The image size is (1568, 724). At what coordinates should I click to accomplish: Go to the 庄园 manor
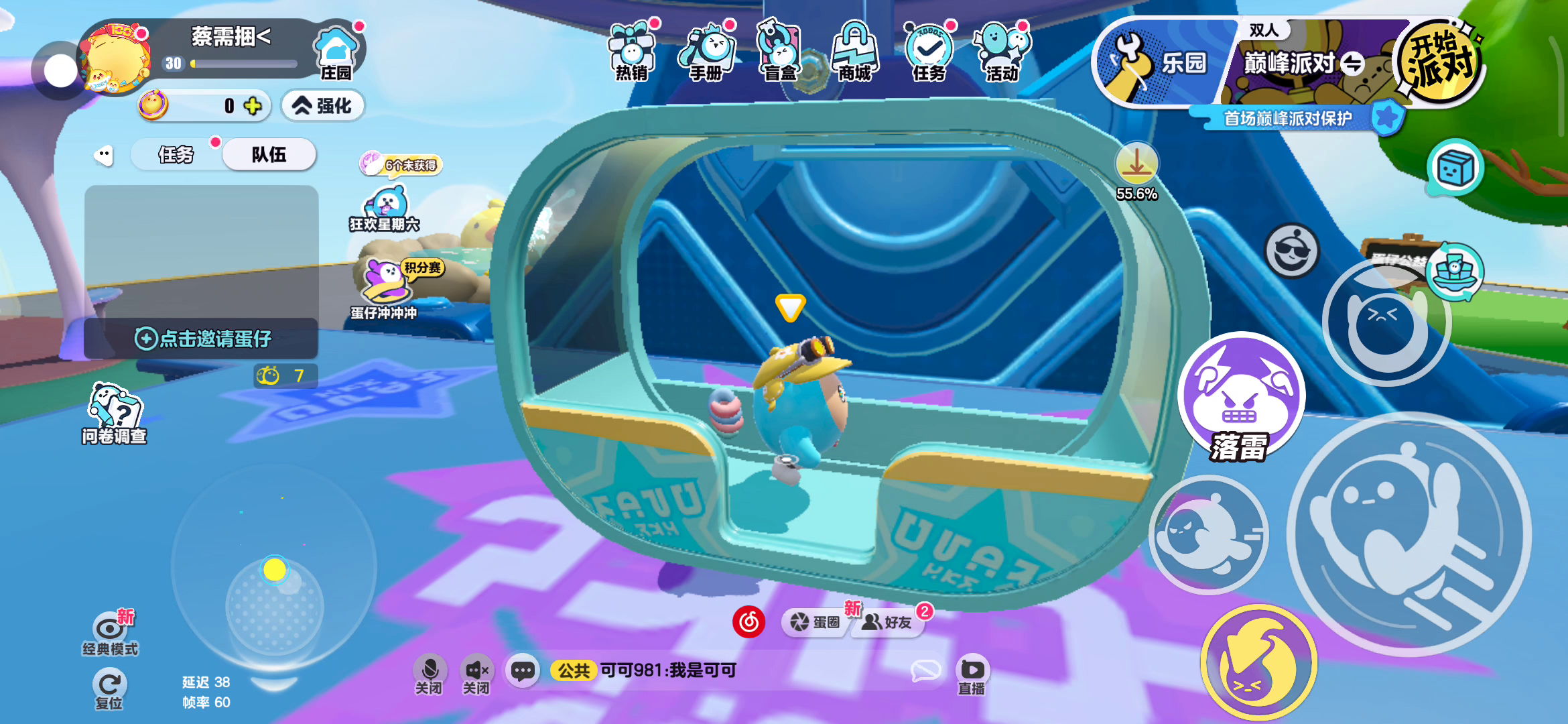tap(336, 52)
